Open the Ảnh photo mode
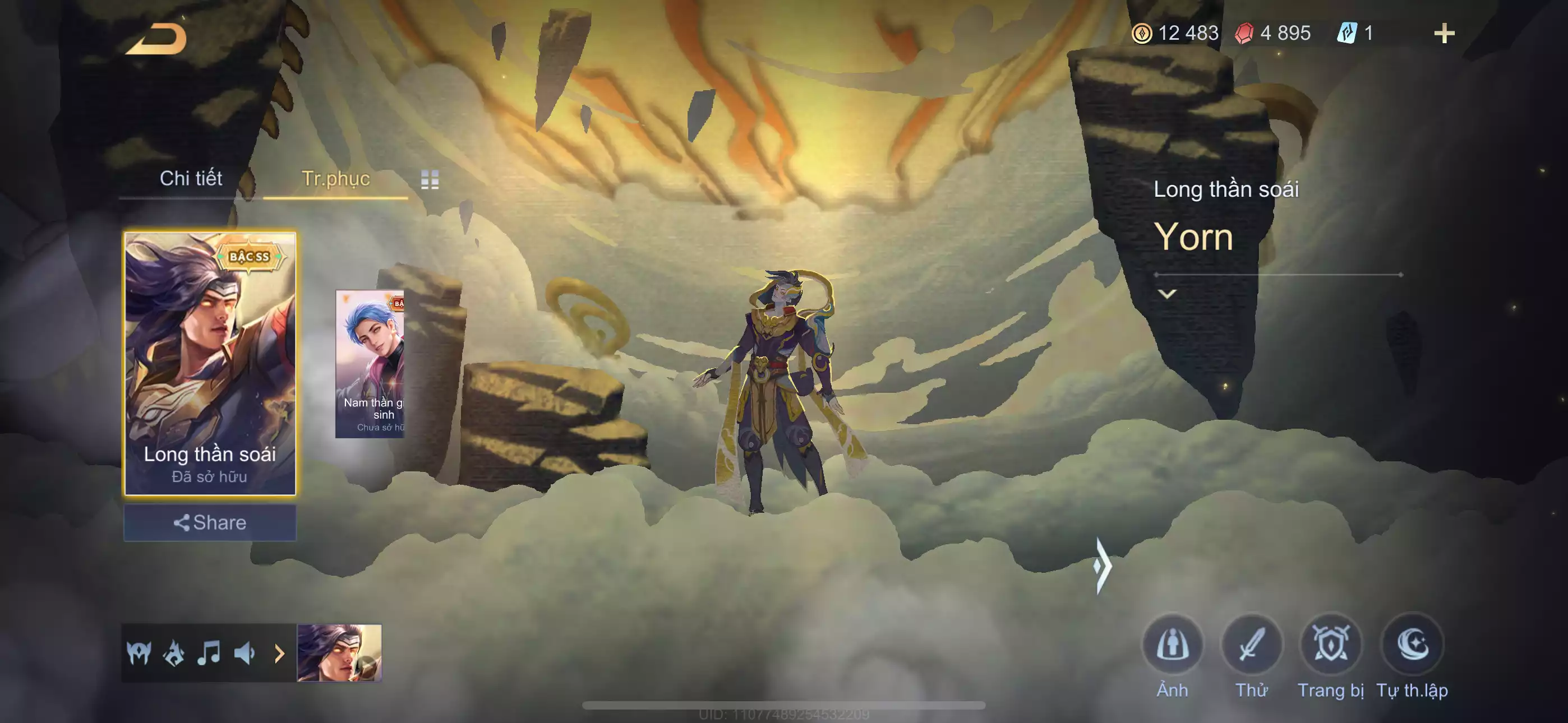Screen dimensions: 1568x723 (1172, 645)
